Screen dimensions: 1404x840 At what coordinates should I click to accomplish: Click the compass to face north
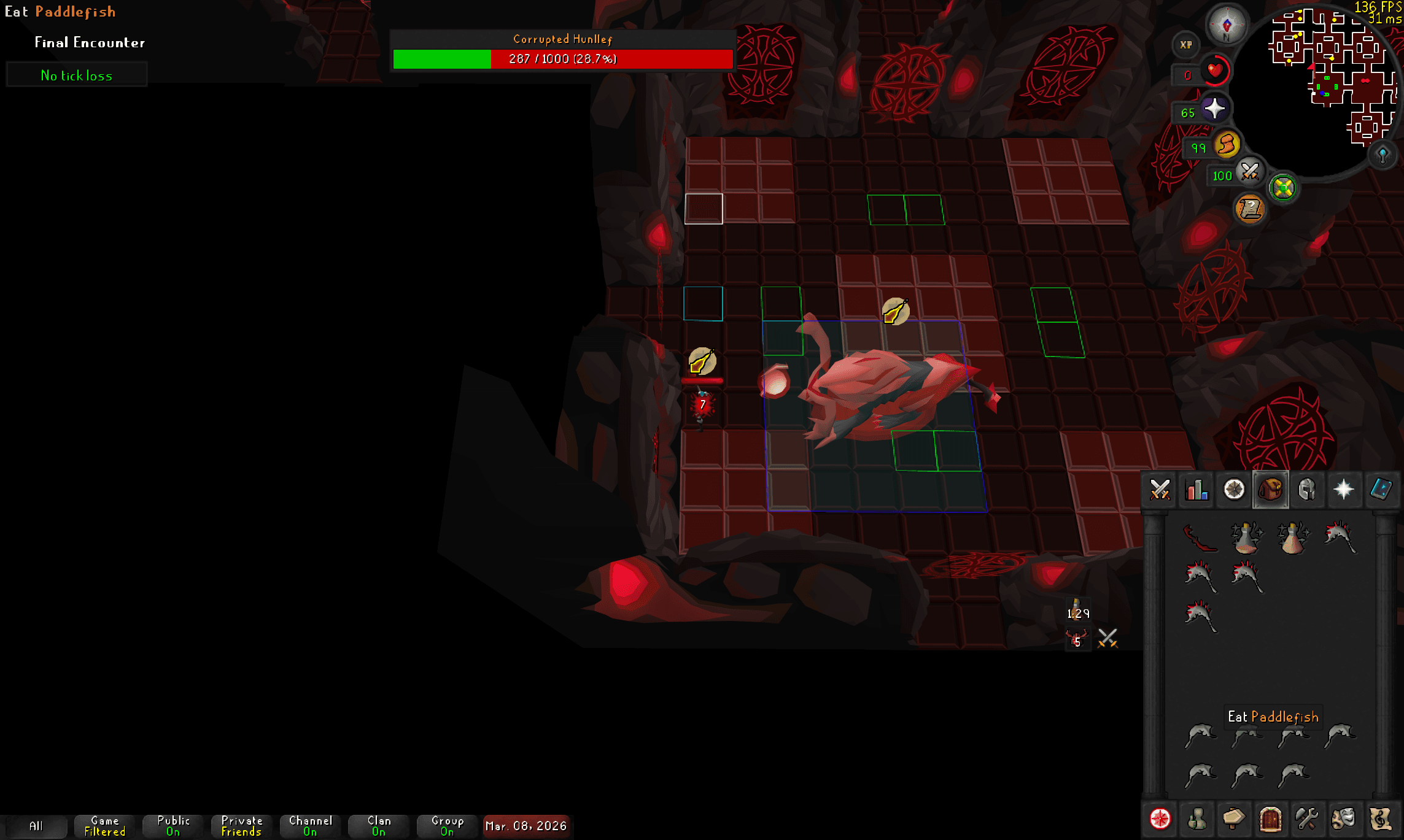[x=1227, y=25]
